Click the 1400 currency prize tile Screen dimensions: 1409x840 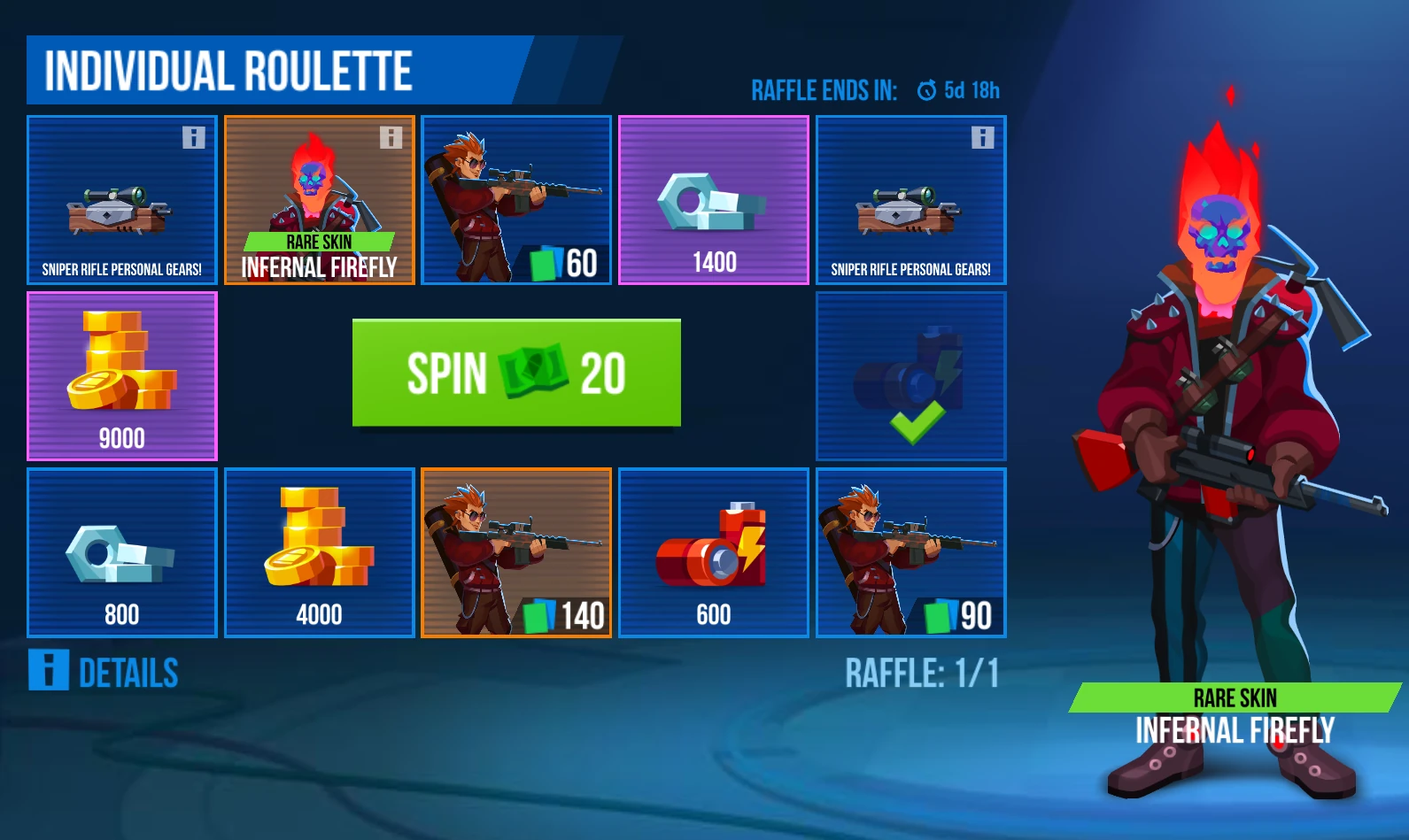click(713, 200)
